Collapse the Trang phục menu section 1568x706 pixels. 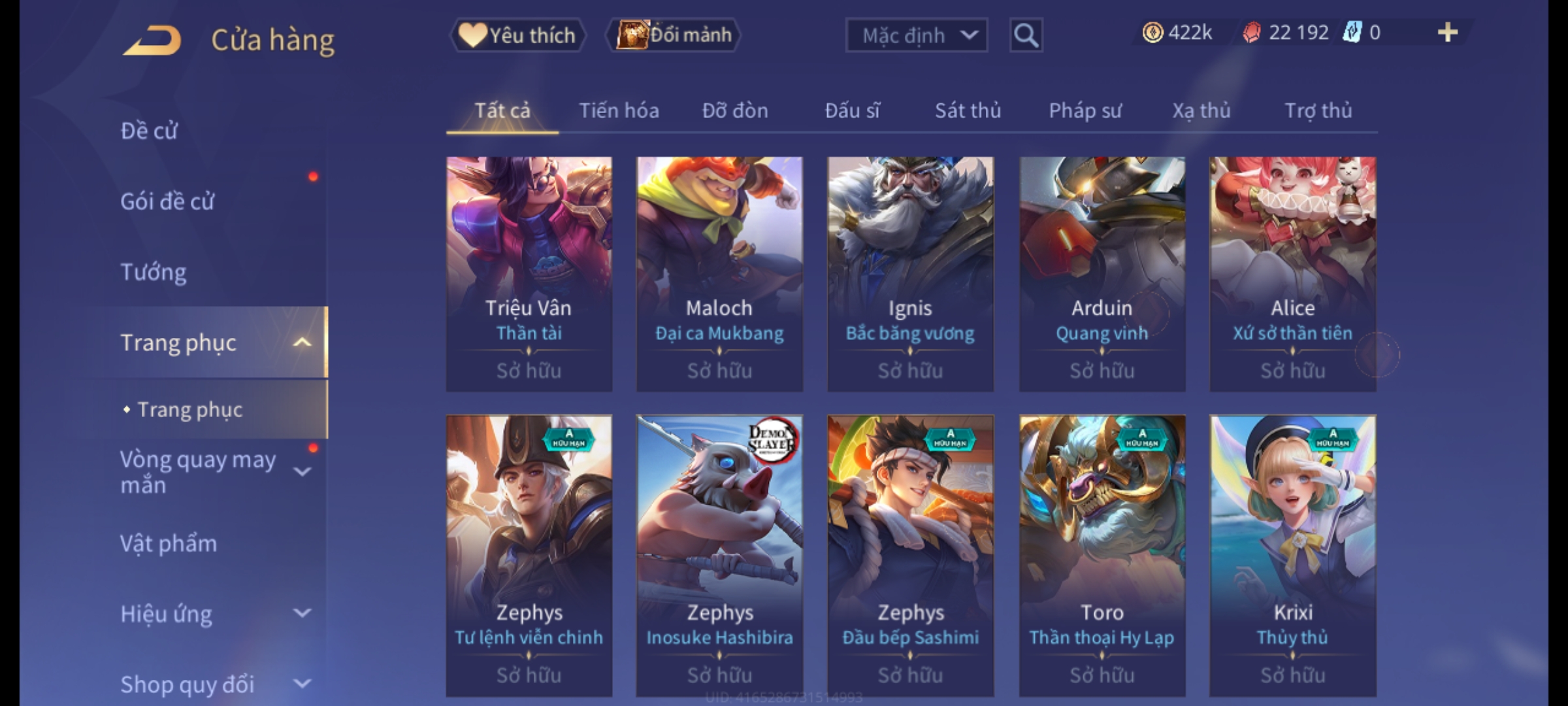[301, 343]
